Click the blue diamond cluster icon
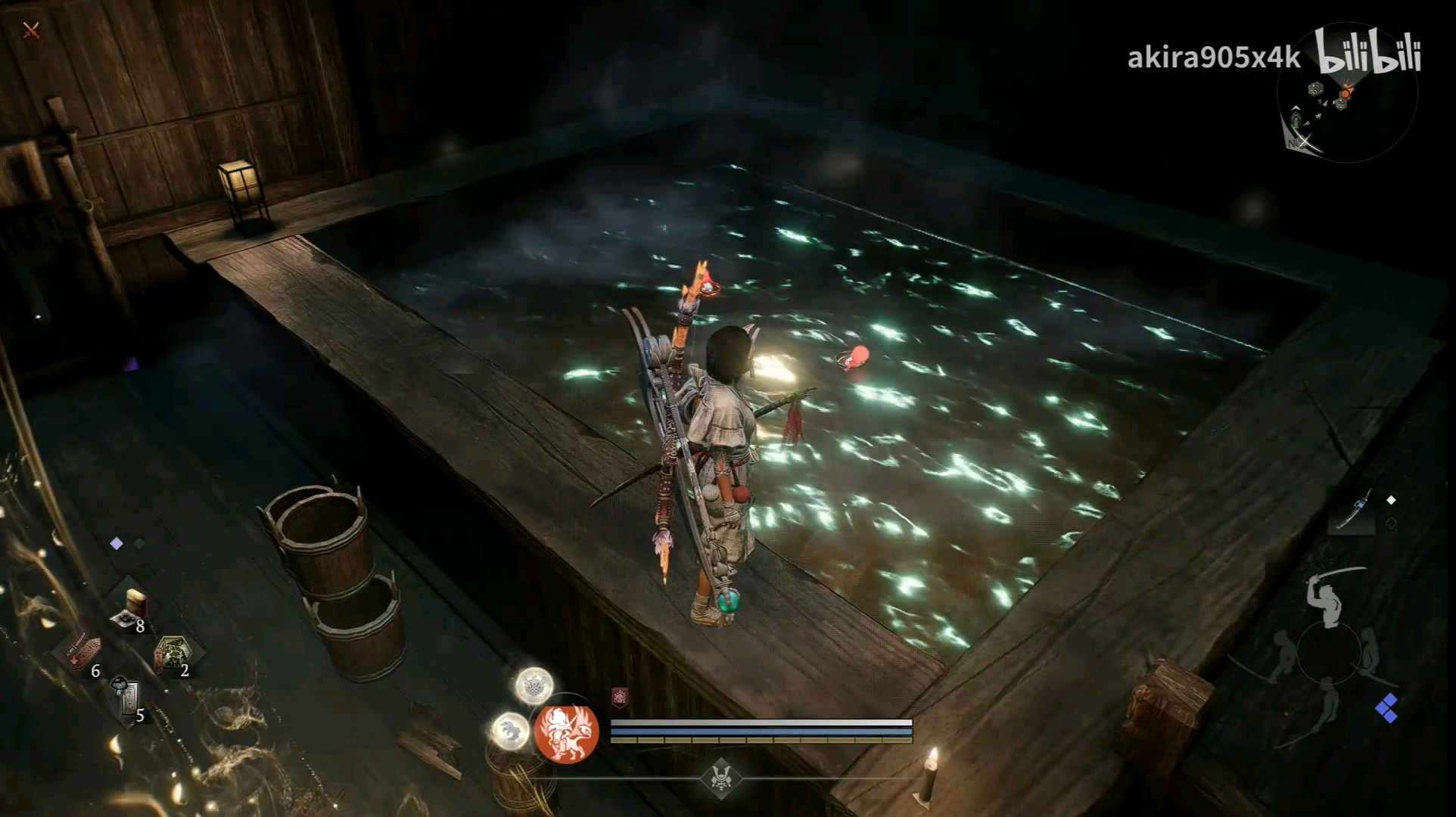Viewport: 1456px width, 817px height. pos(1386,708)
